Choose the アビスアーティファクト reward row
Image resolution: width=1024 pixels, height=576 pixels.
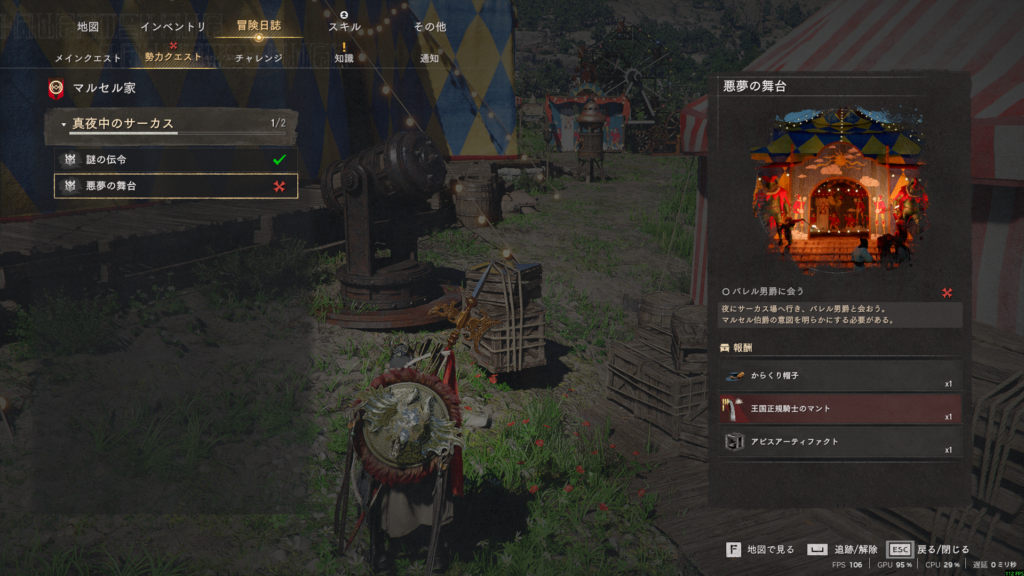click(840, 441)
